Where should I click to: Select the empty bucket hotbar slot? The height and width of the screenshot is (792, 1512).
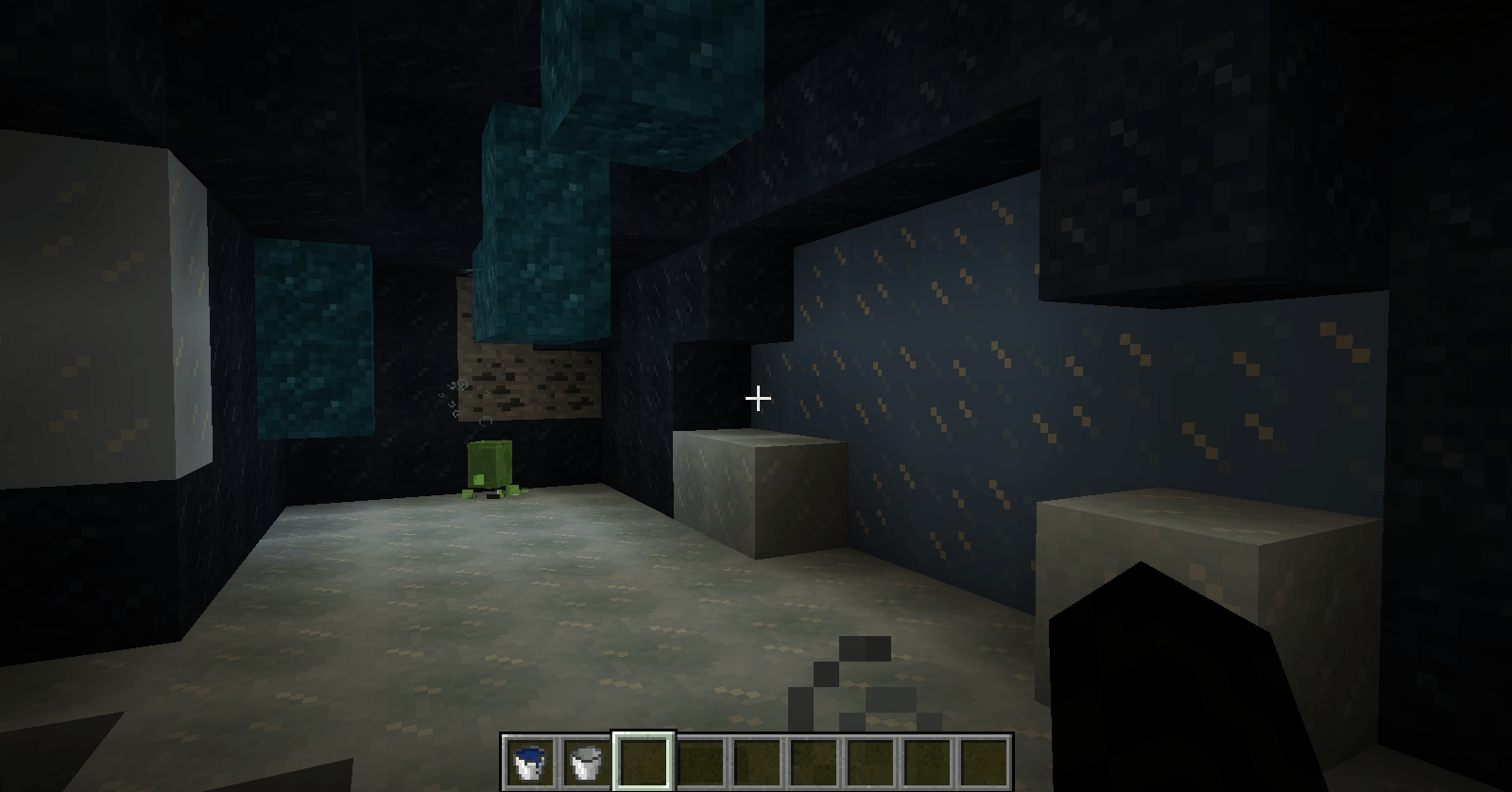(x=586, y=762)
